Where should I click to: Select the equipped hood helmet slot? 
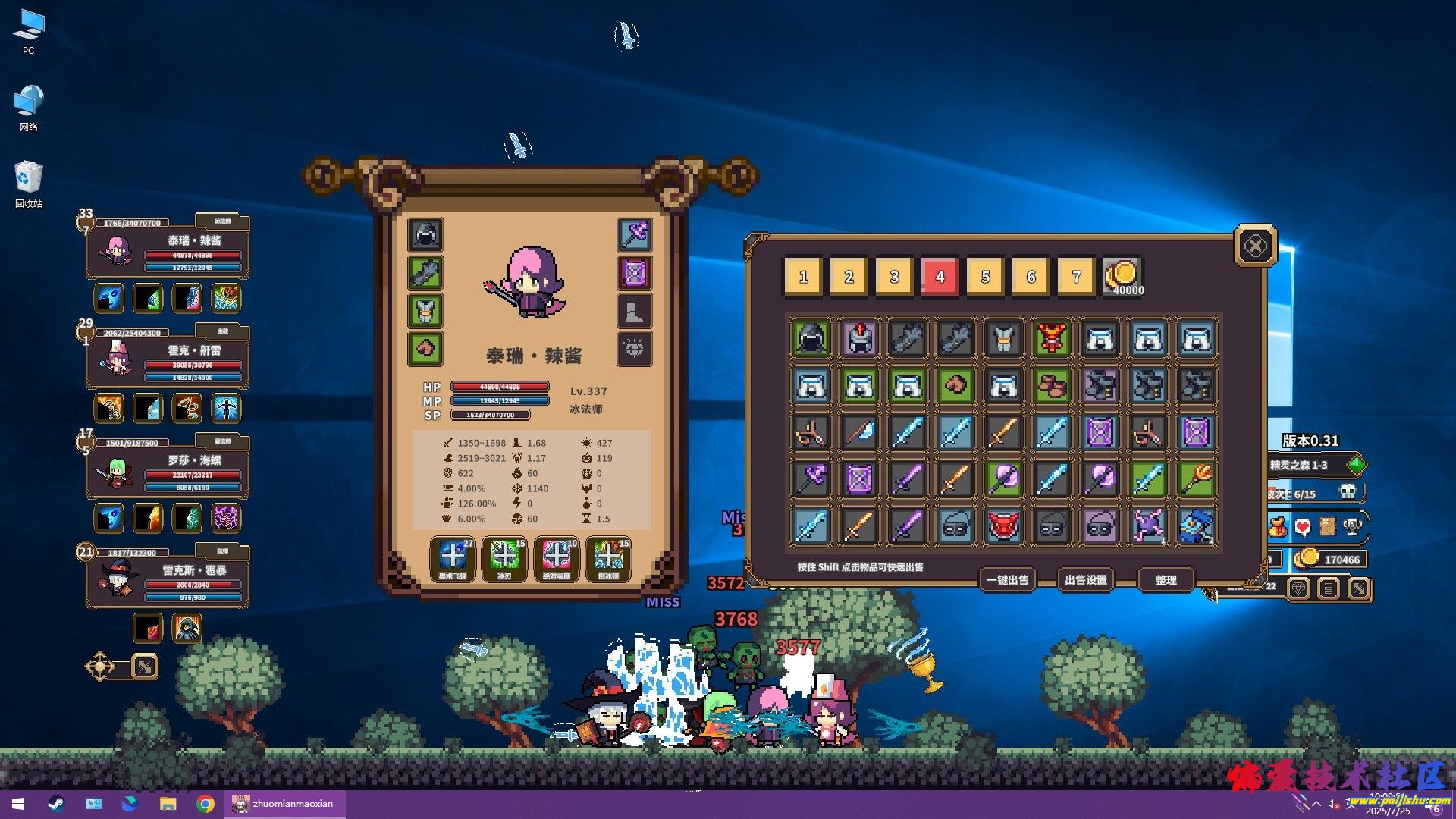[425, 235]
